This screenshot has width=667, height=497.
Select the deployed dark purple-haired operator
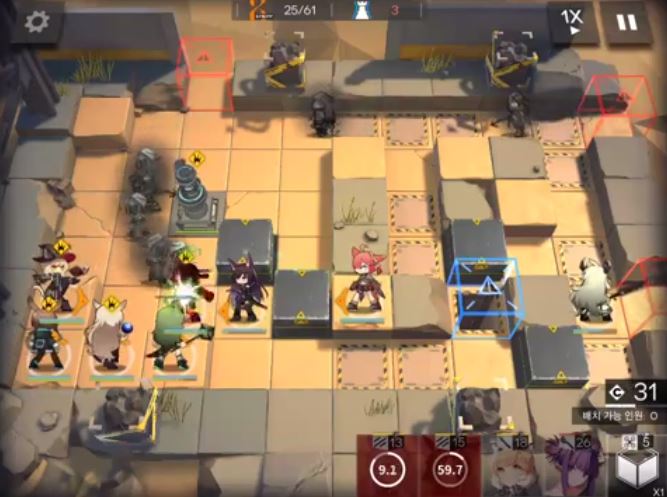(244, 292)
